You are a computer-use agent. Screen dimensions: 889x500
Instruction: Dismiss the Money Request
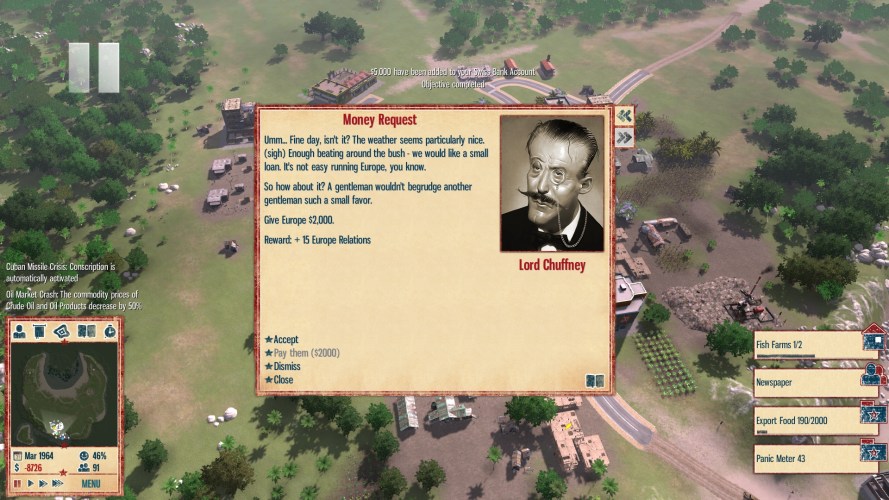coord(287,366)
